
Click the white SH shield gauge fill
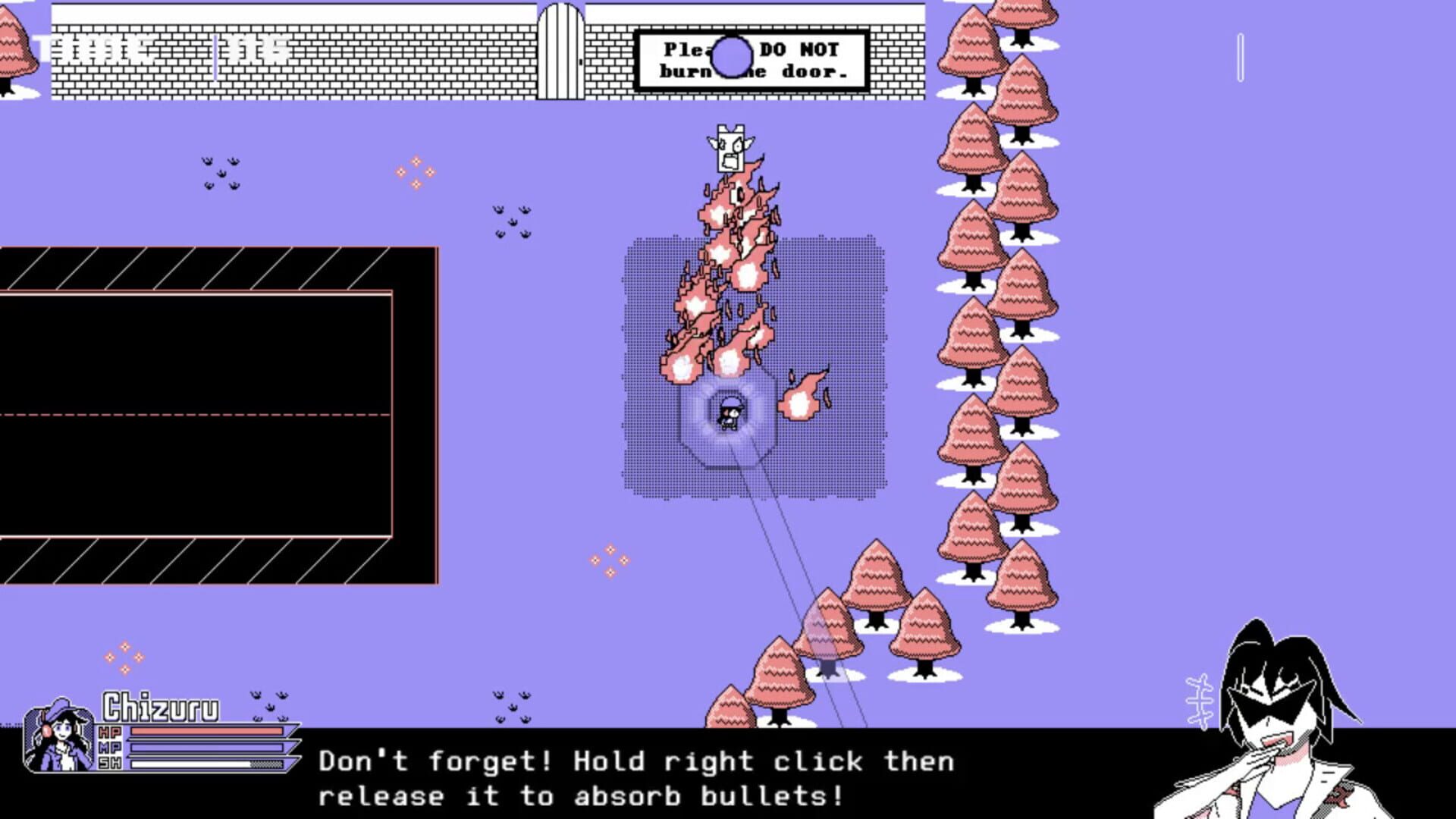(190, 763)
